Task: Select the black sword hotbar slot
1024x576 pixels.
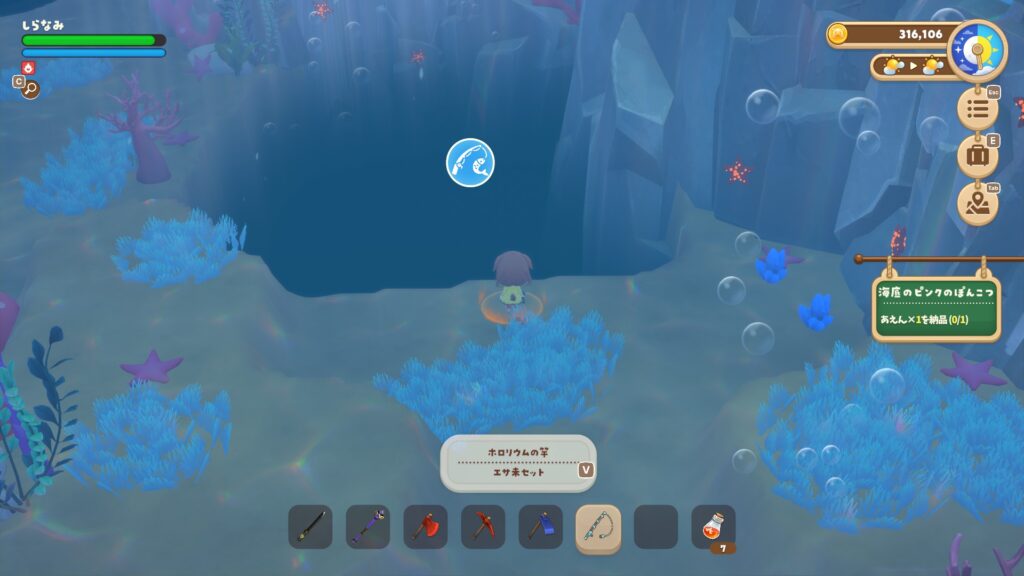Action: pyautogui.click(x=310, y=527)
